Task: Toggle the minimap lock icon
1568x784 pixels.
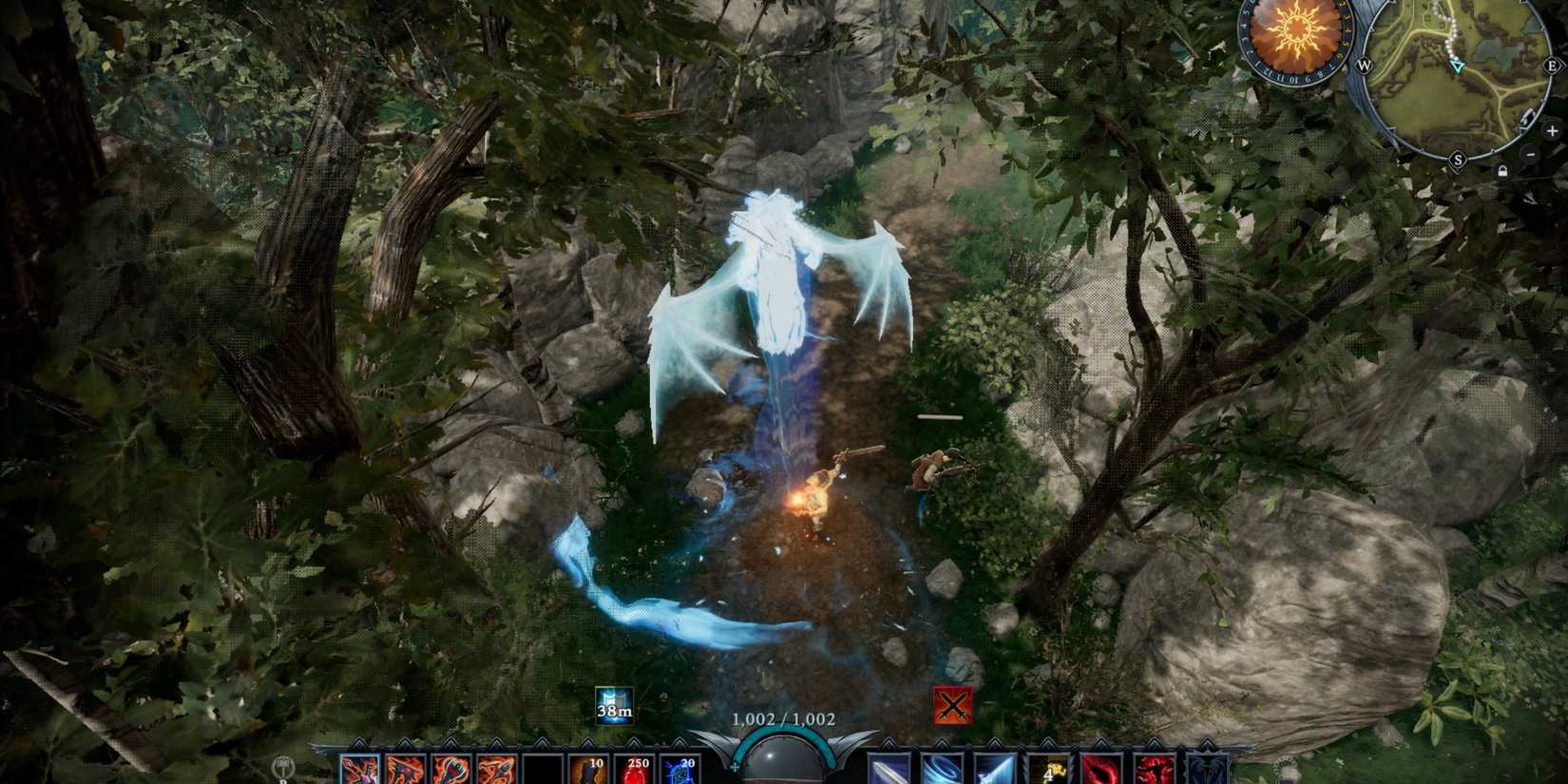Action: 1503,170
